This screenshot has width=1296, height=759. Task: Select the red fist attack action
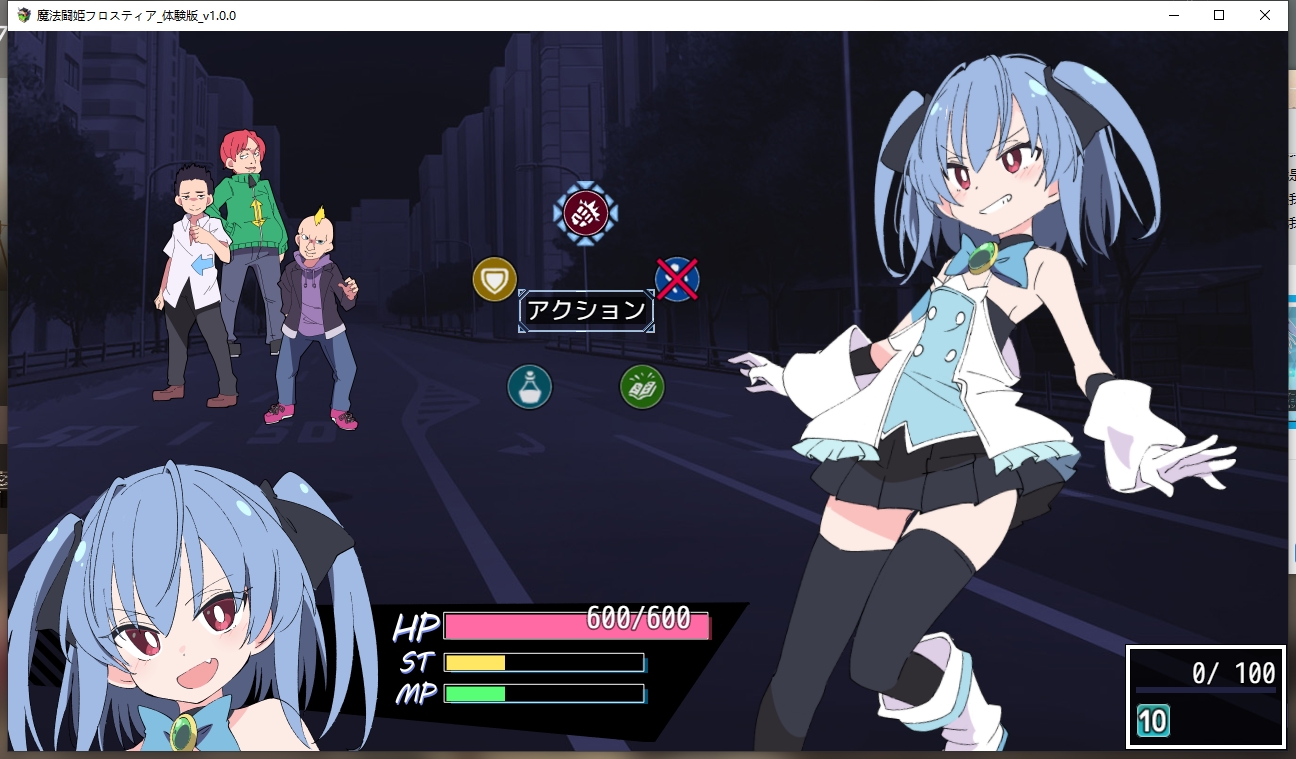coord(586,212)
